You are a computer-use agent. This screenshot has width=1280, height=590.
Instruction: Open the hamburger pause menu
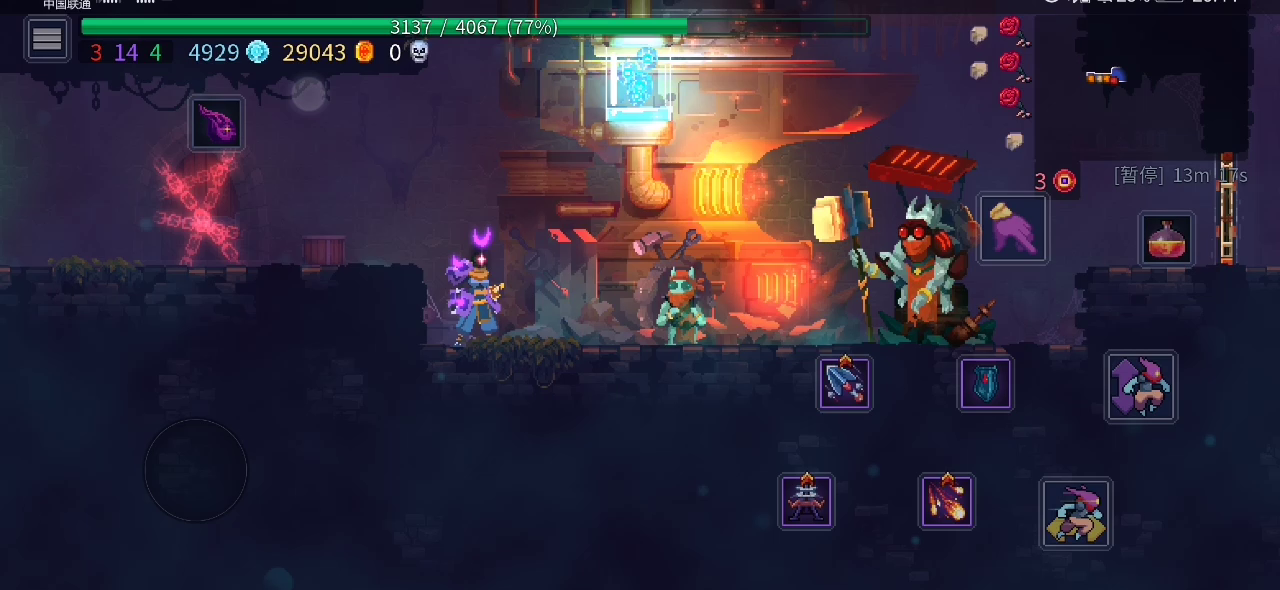(47, 39)
